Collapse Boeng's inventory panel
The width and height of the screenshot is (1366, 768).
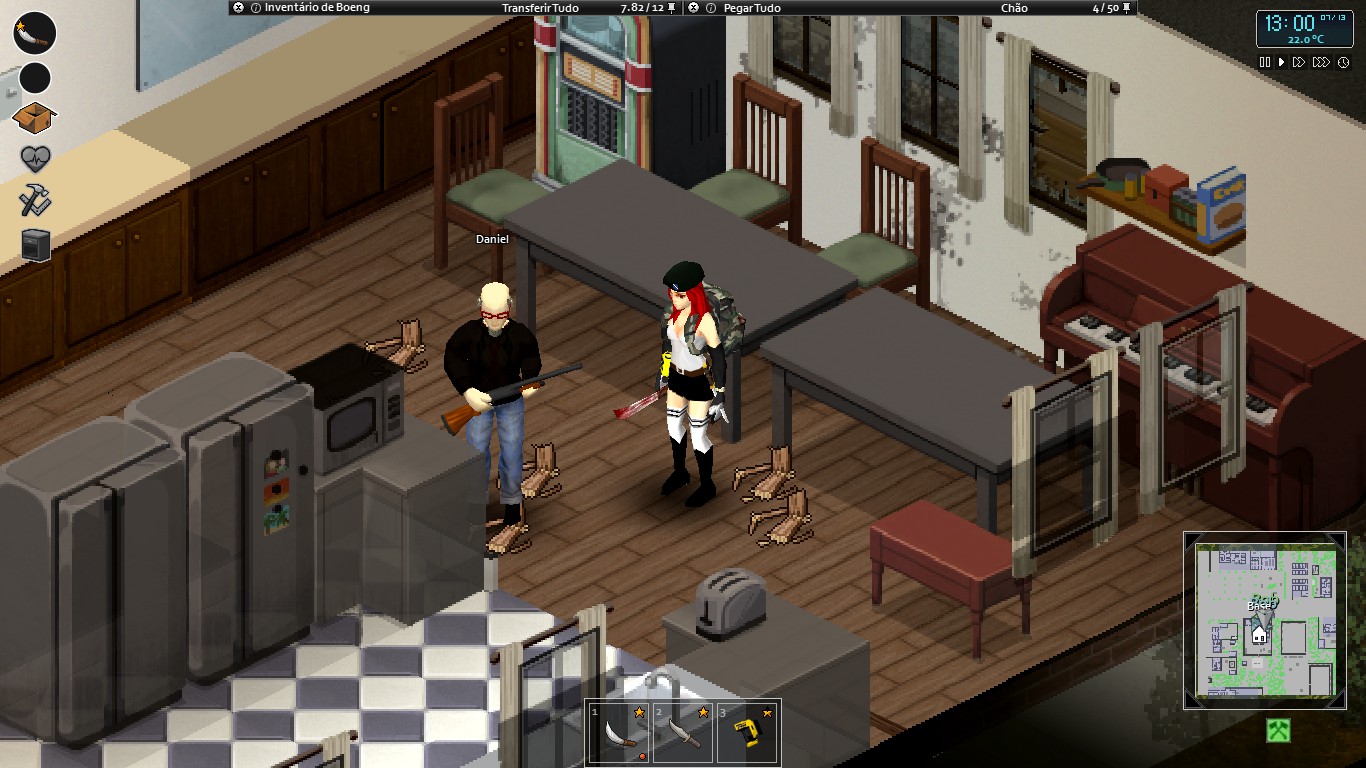(236, 8)
